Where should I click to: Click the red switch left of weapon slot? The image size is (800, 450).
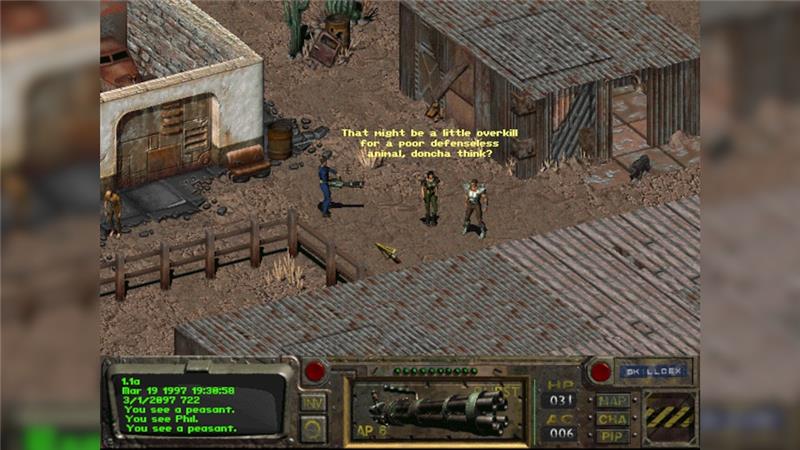(315, 371)
